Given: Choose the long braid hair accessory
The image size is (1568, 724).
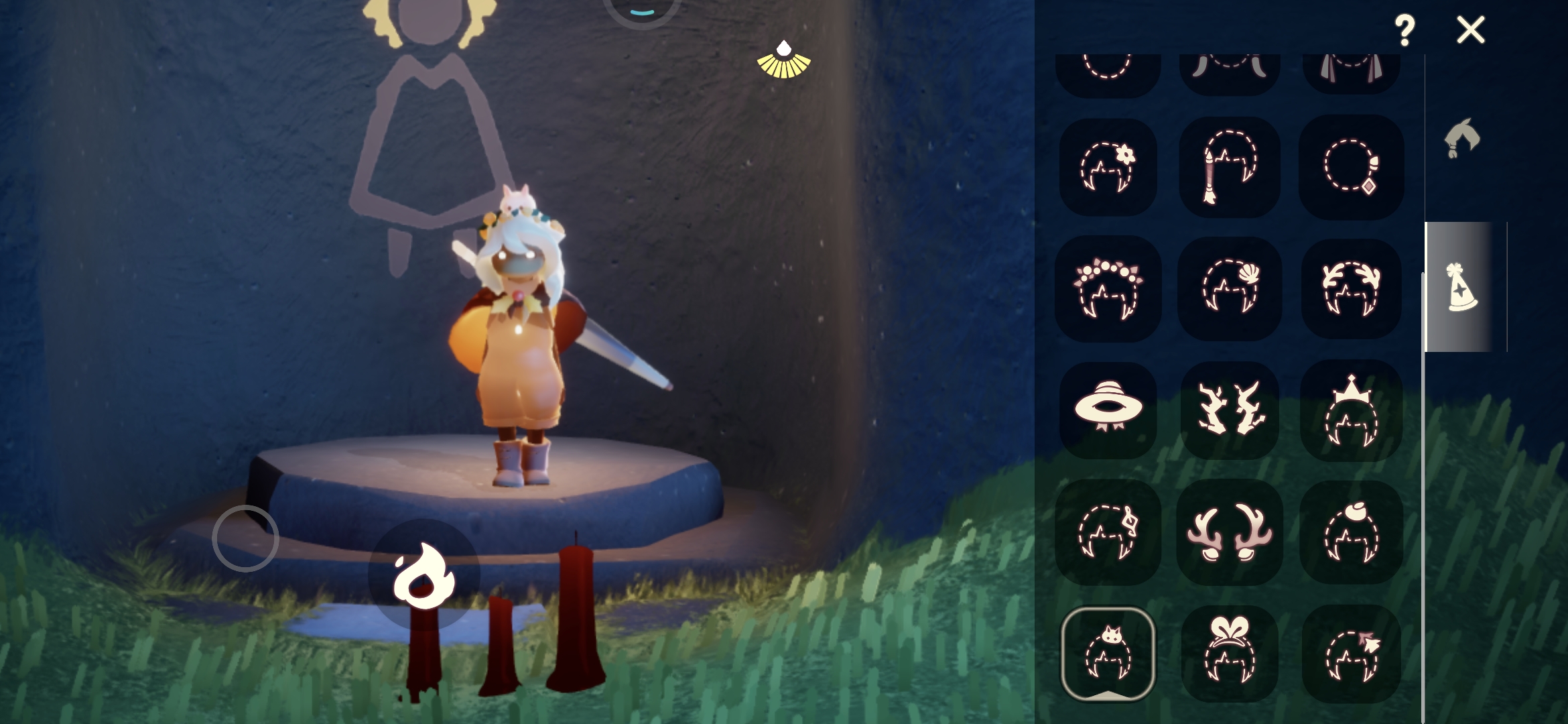Looking at the screenshot, I should (1229, 167).
